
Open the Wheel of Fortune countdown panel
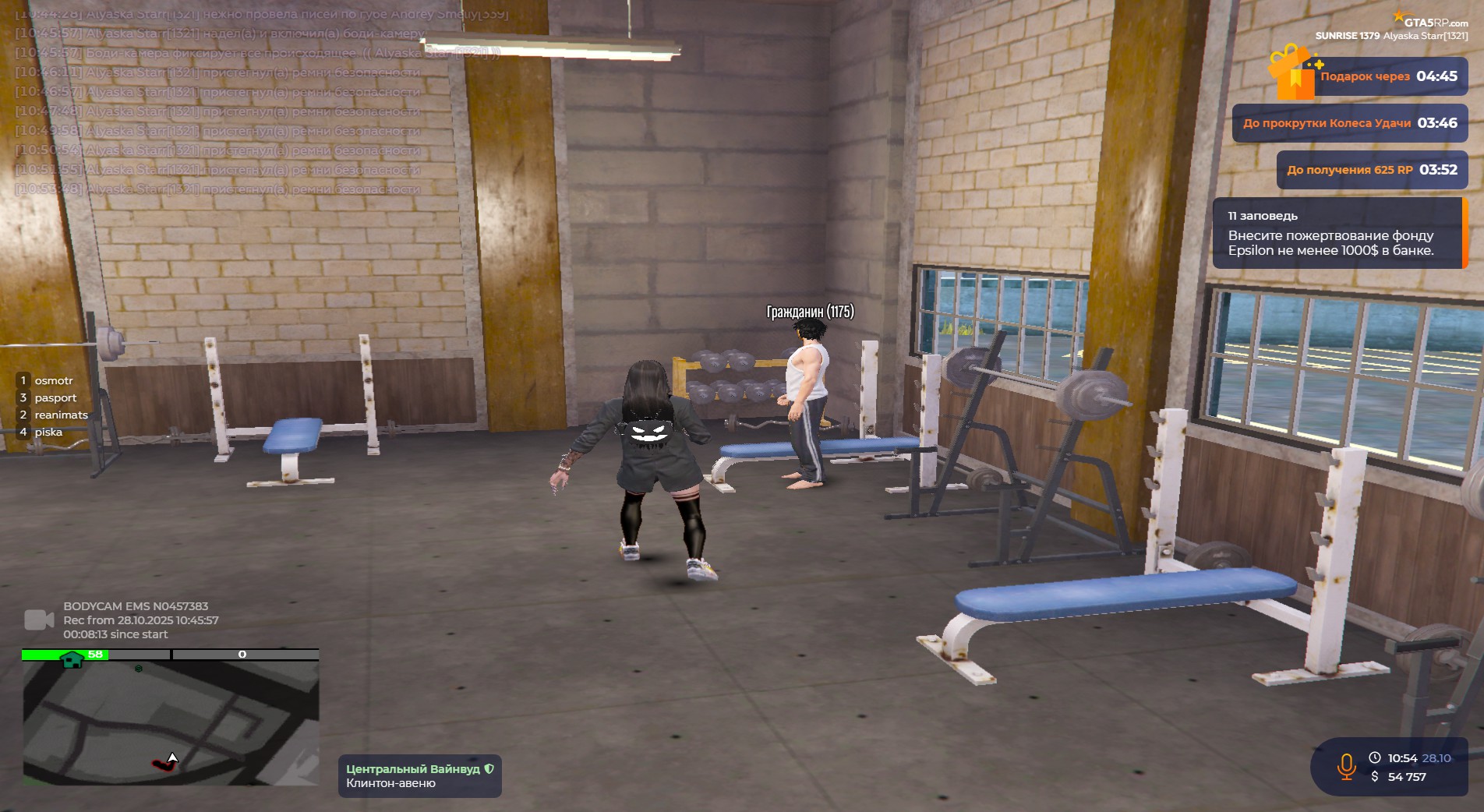point(1349,123)
